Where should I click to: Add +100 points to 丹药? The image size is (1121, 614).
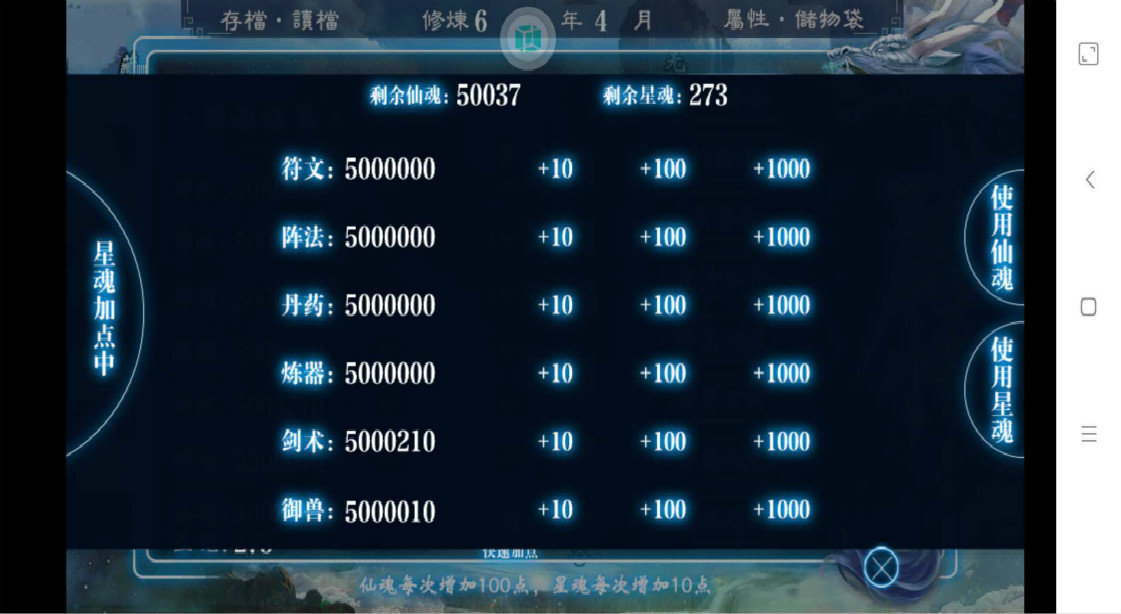click(662, 305)
